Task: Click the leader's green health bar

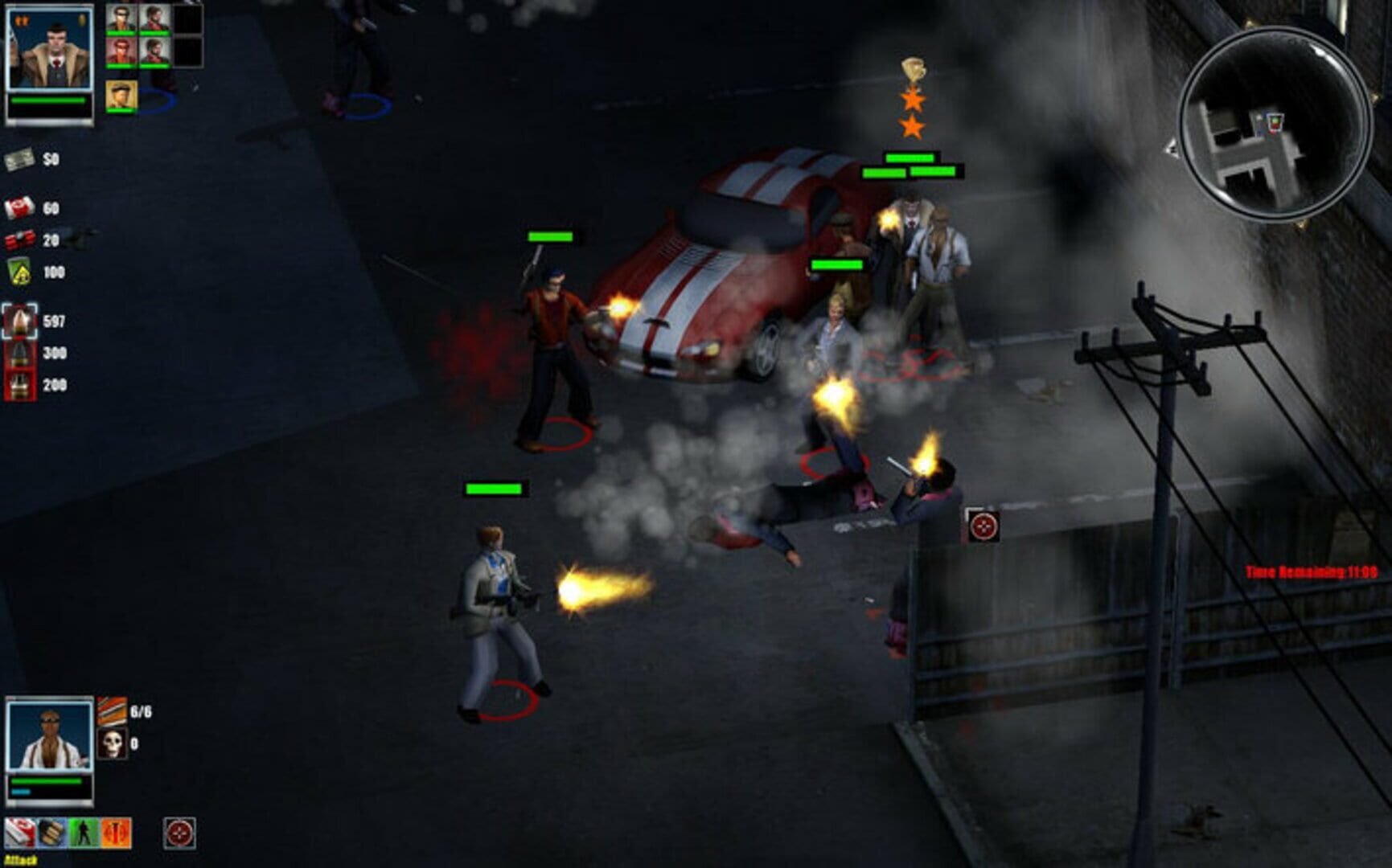Action: tap(48, 100)
